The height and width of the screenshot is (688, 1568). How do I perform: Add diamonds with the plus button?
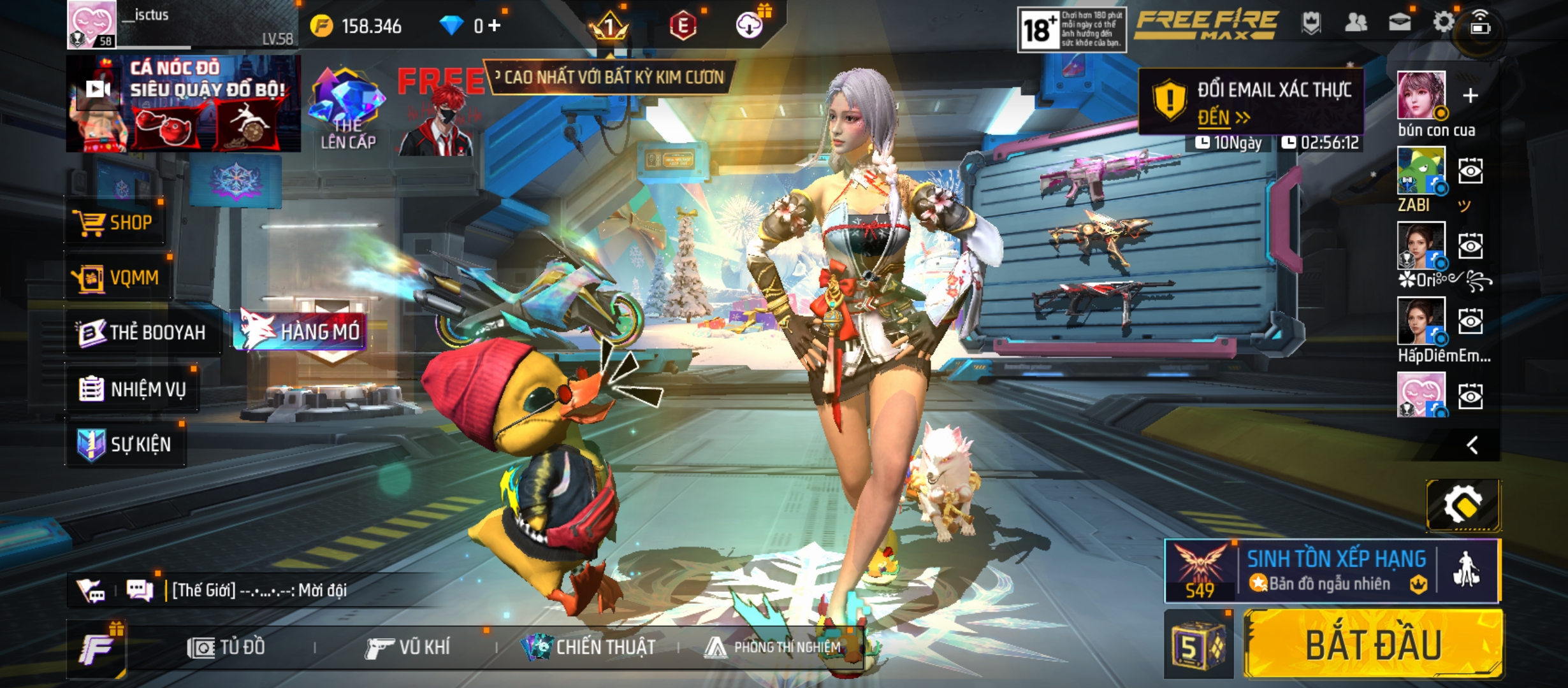[x=495, y=25]
